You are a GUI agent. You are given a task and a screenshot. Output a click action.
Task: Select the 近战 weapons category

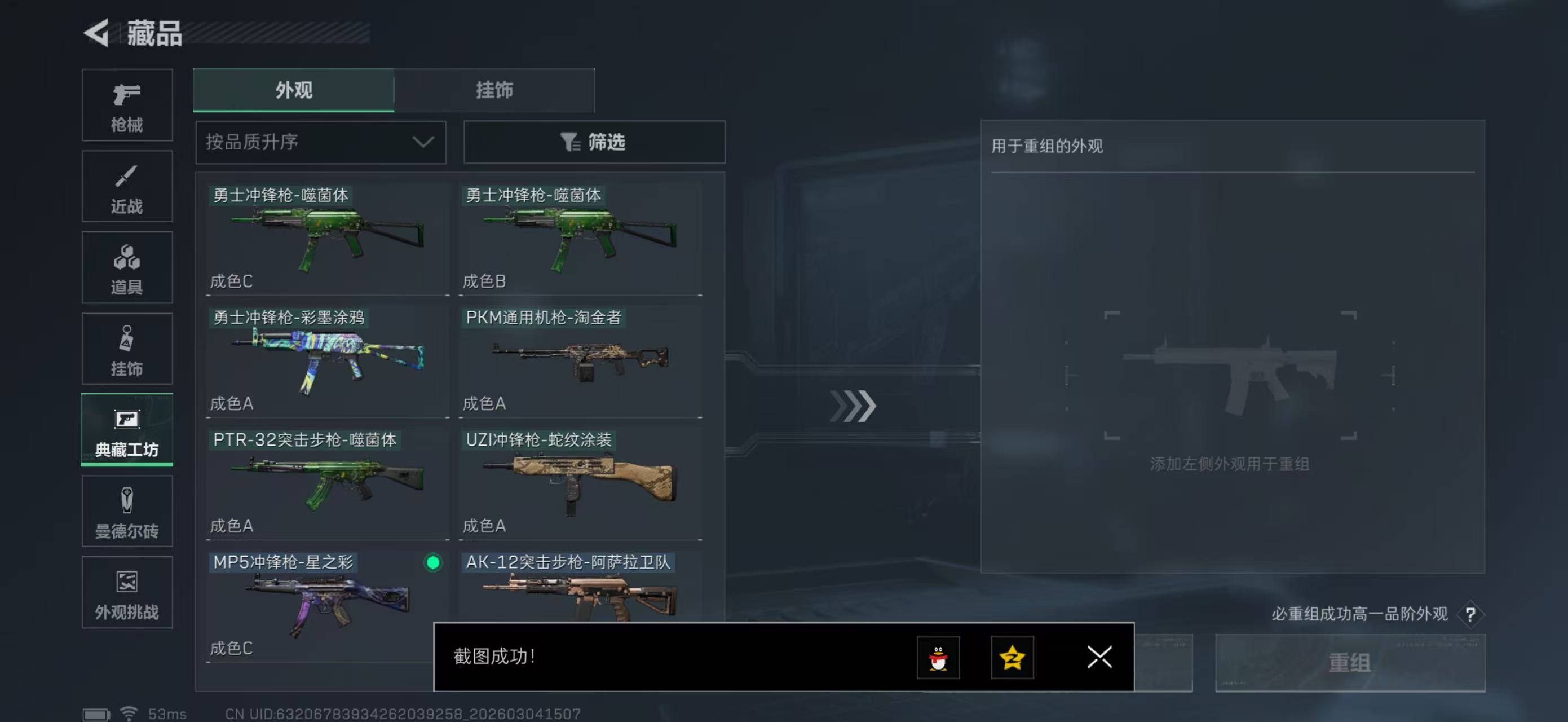tap(127, 186)
